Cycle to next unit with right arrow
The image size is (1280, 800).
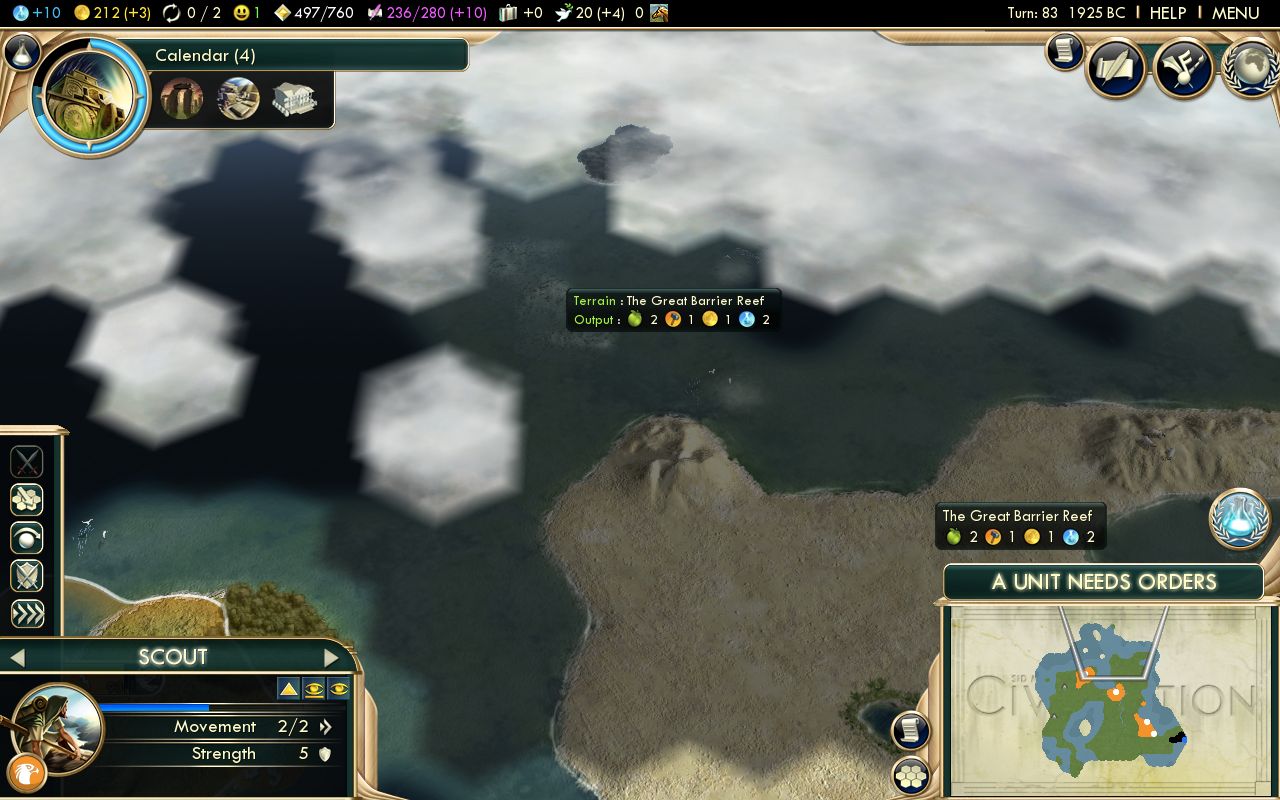333,657
